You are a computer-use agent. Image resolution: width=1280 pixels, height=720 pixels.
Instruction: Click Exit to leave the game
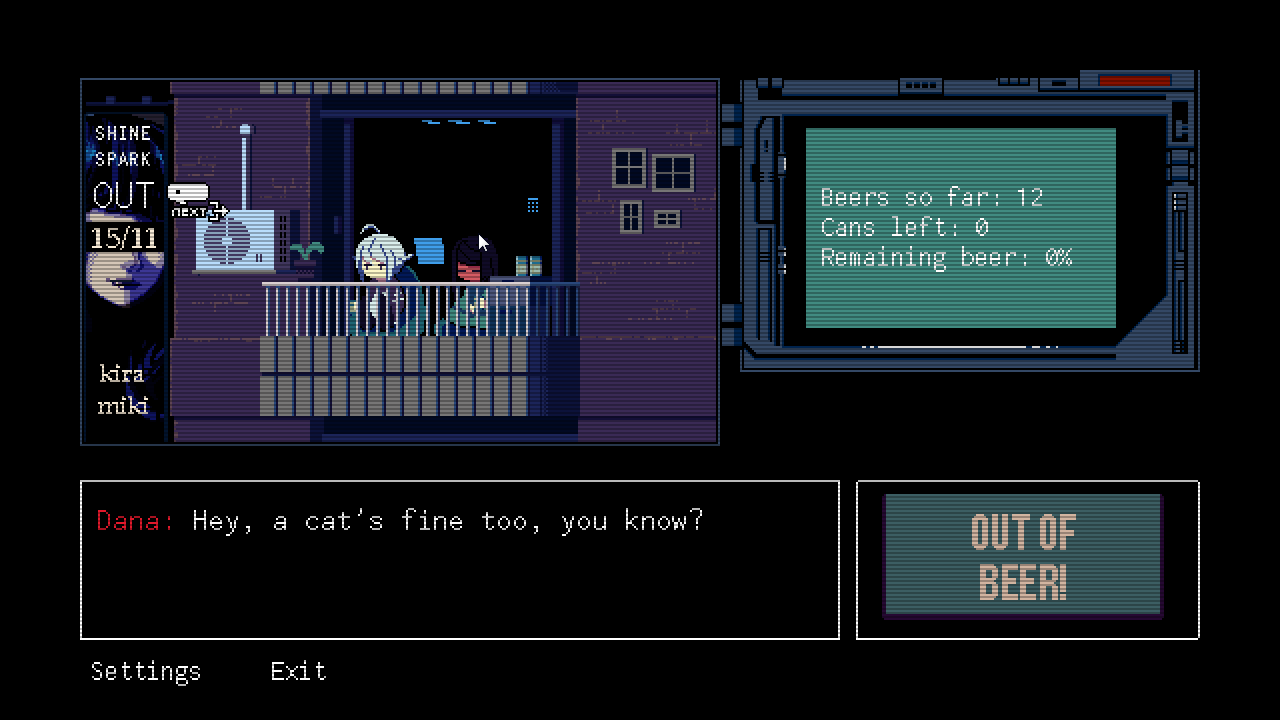[x=298, y=671]
